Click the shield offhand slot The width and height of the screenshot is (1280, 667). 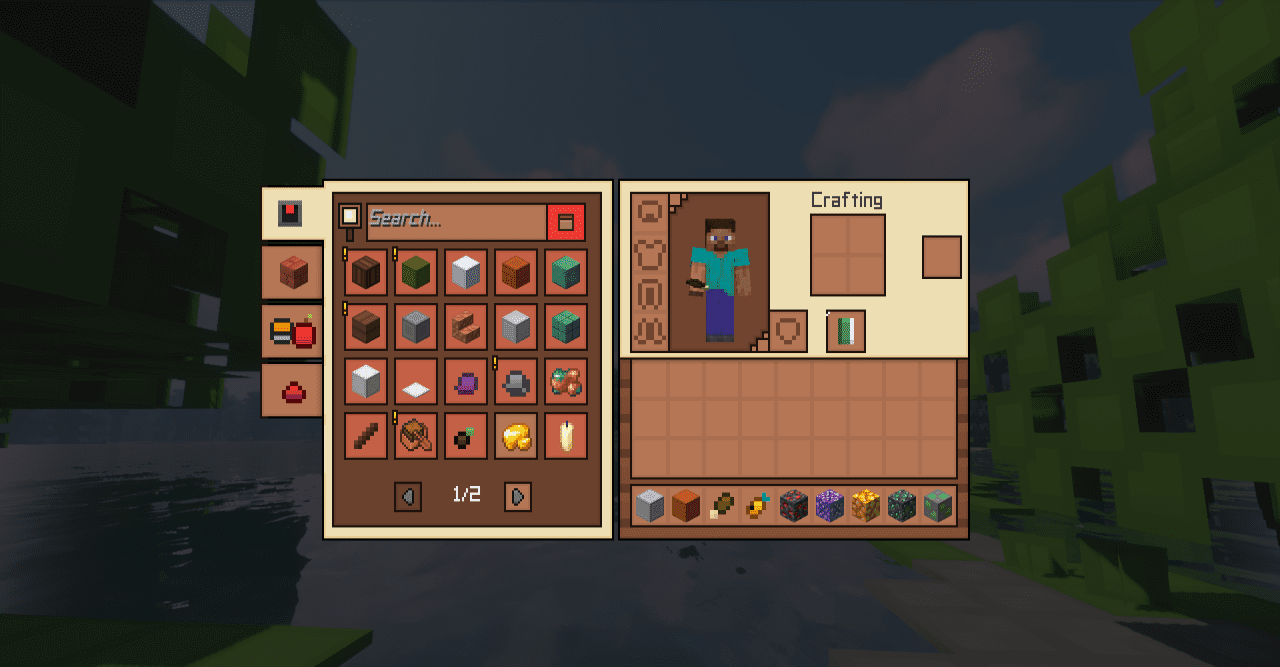coord(788,331)
